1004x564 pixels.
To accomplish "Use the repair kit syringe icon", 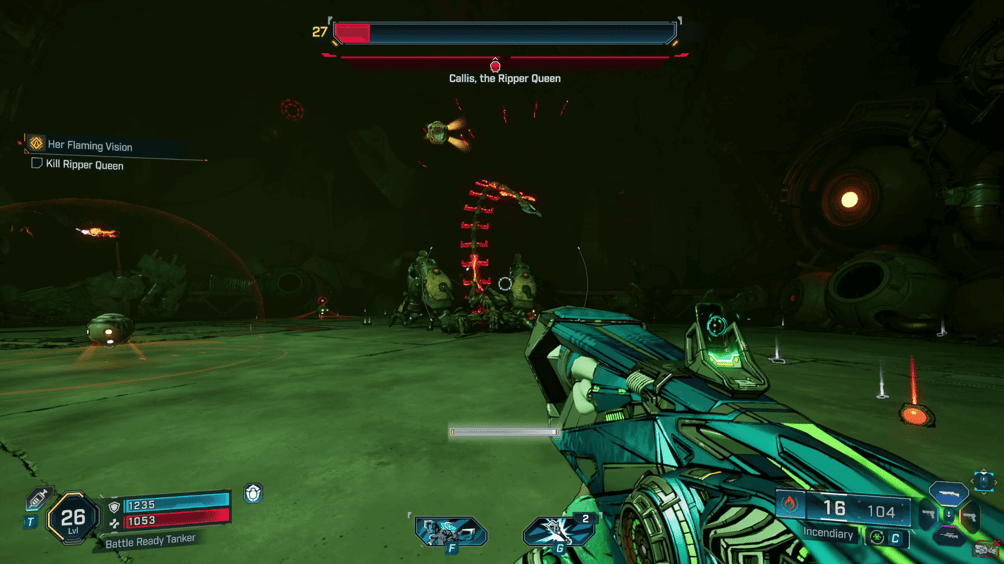I will [x=38, y=498].
